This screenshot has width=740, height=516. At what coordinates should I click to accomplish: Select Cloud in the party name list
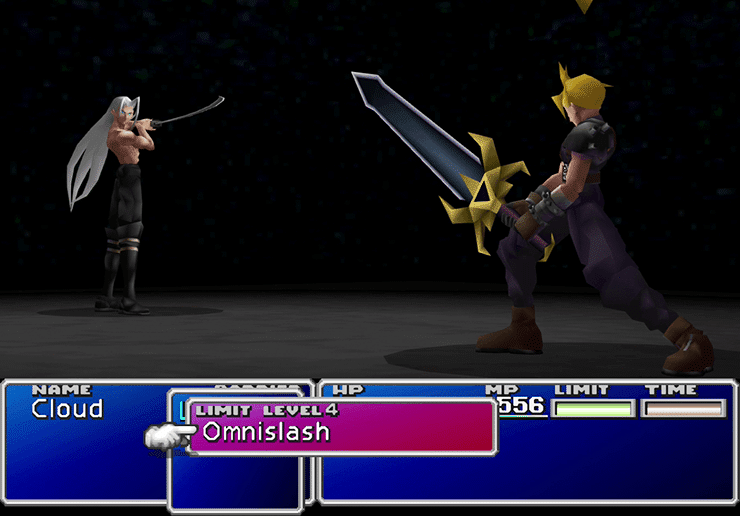click(x=67, y=409)
